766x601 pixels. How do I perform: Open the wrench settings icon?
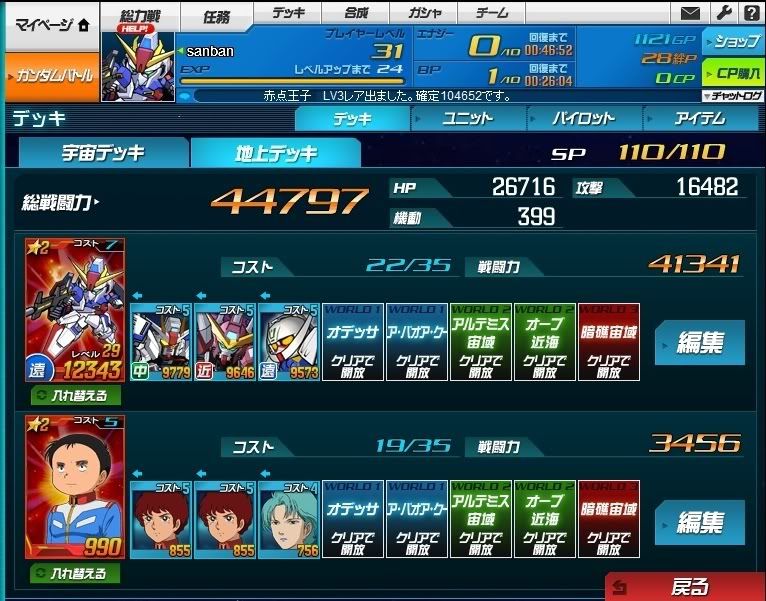point(723,13)
